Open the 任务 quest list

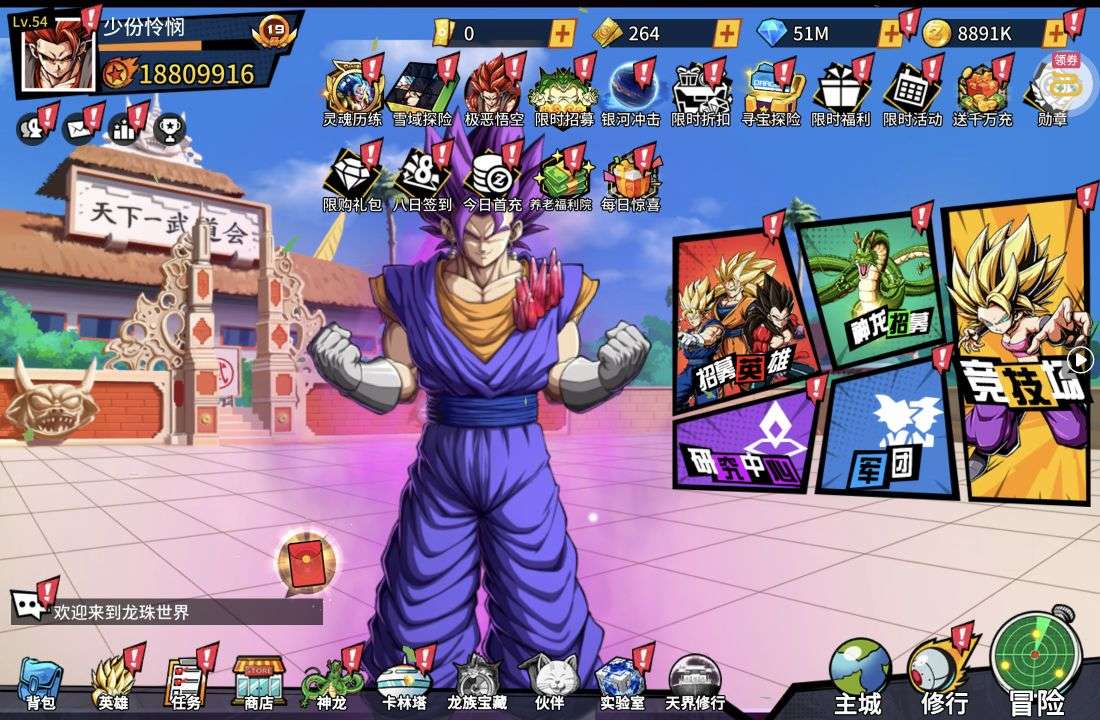185,682
